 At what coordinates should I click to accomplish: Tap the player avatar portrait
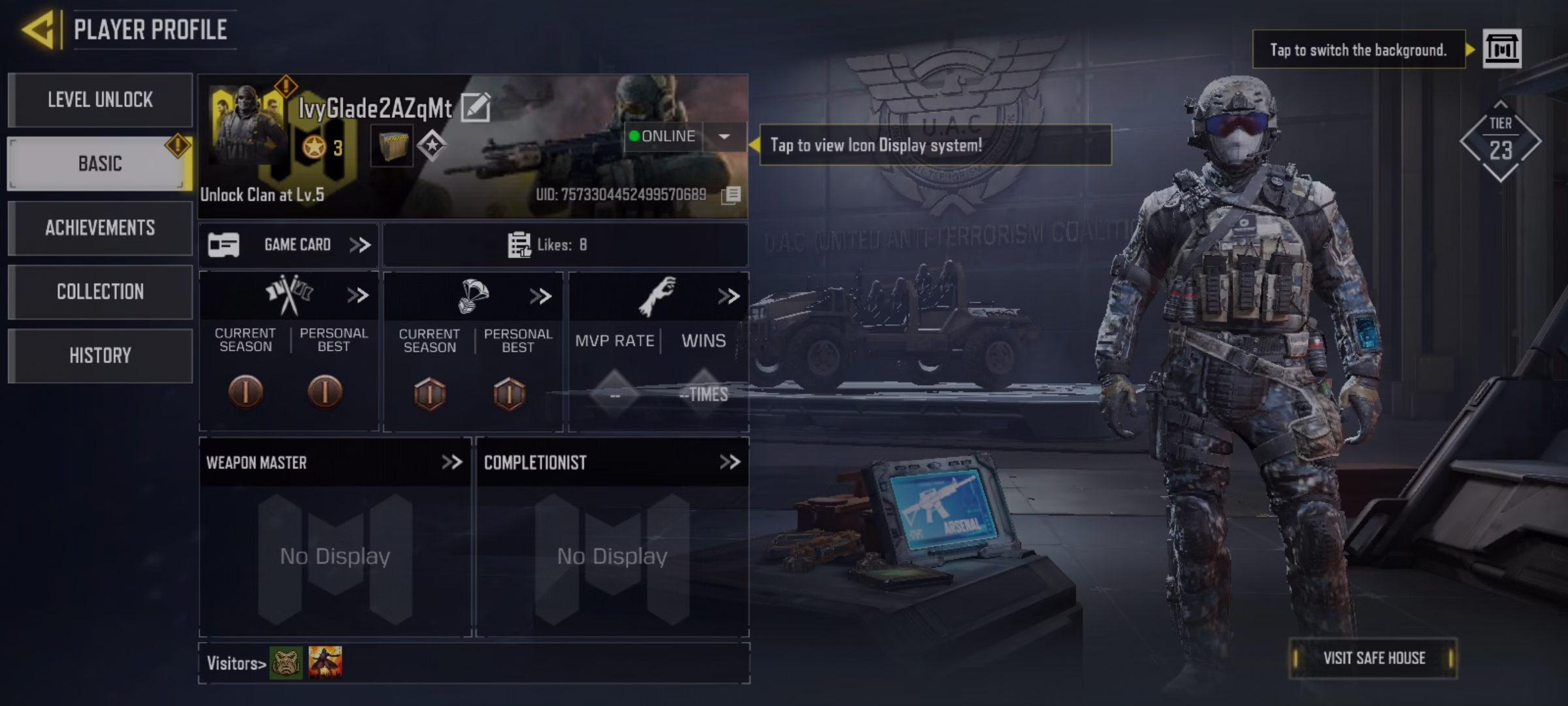click(x=247, y=124)
